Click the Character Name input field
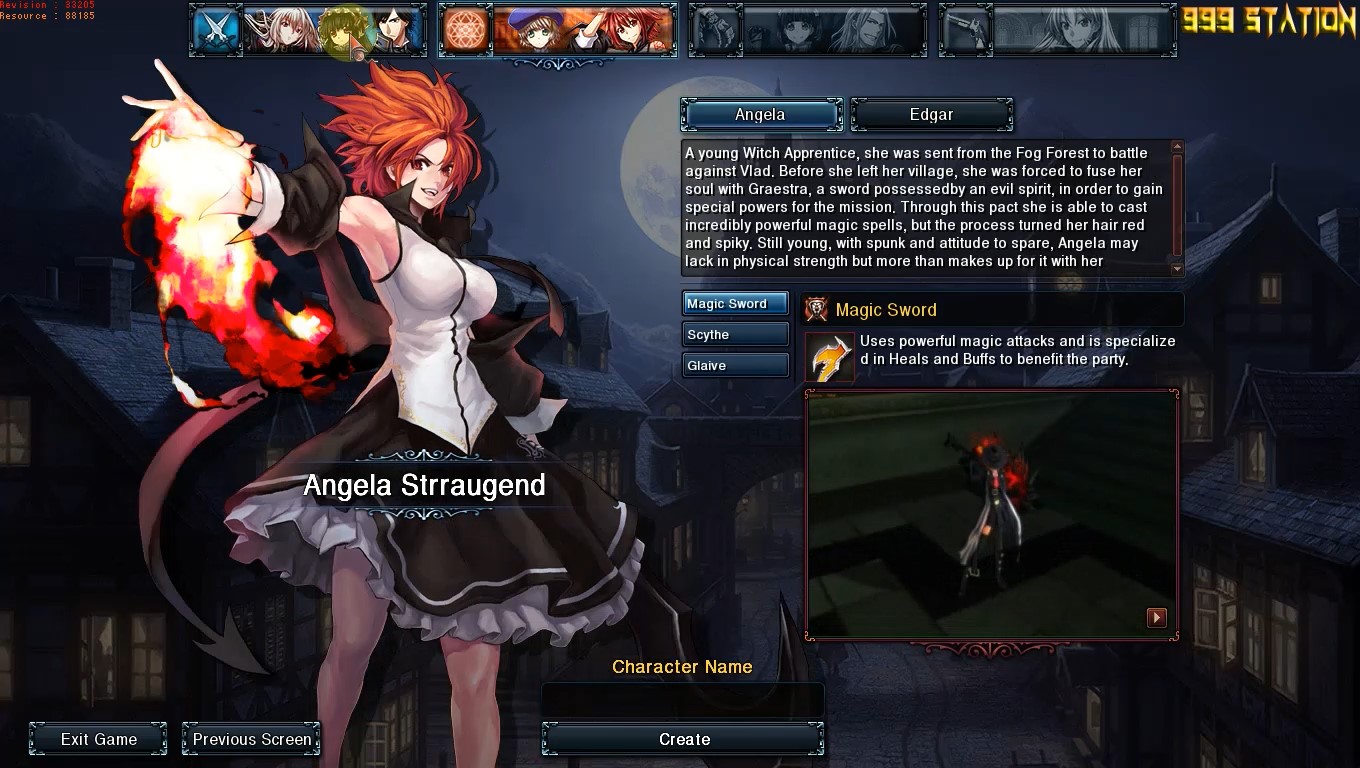Viewport: 1360px width, 768px height. click(x=683, y=700)
